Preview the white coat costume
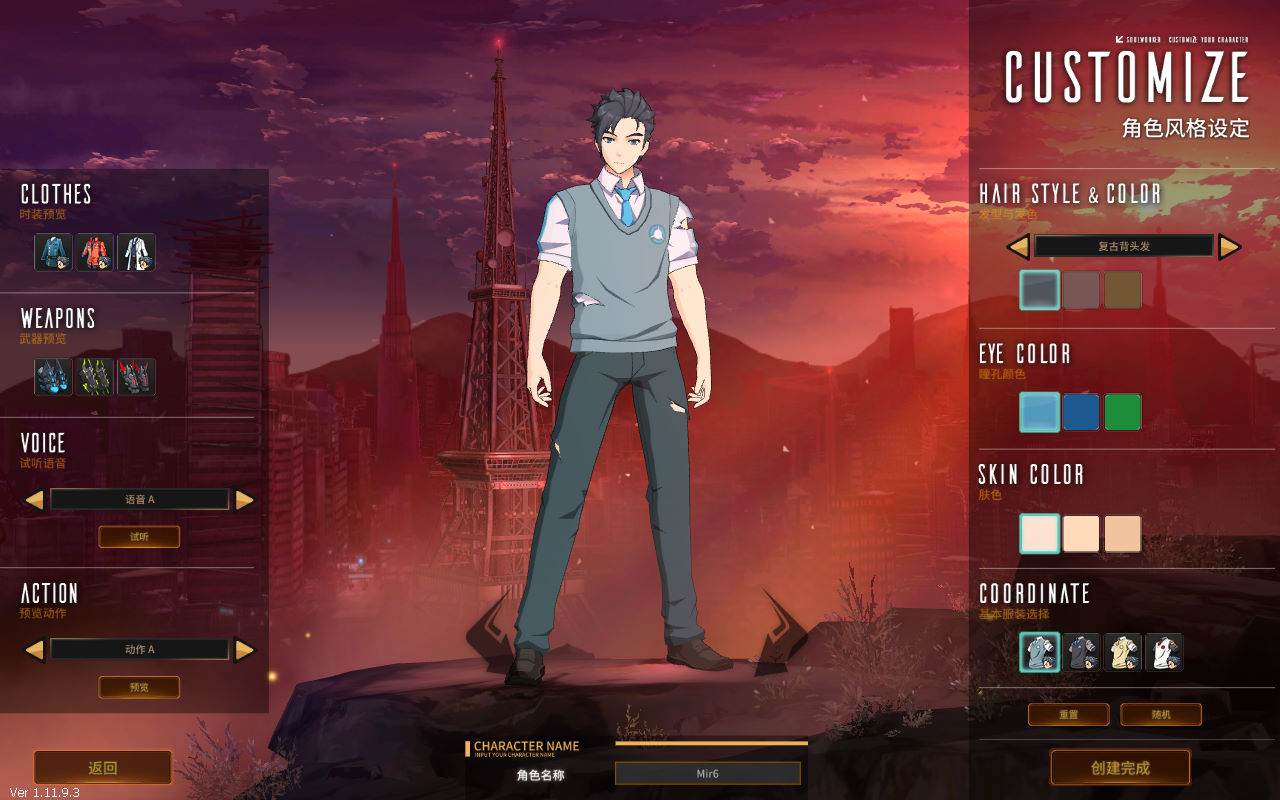1280x800 pixels. pos(136,253)
